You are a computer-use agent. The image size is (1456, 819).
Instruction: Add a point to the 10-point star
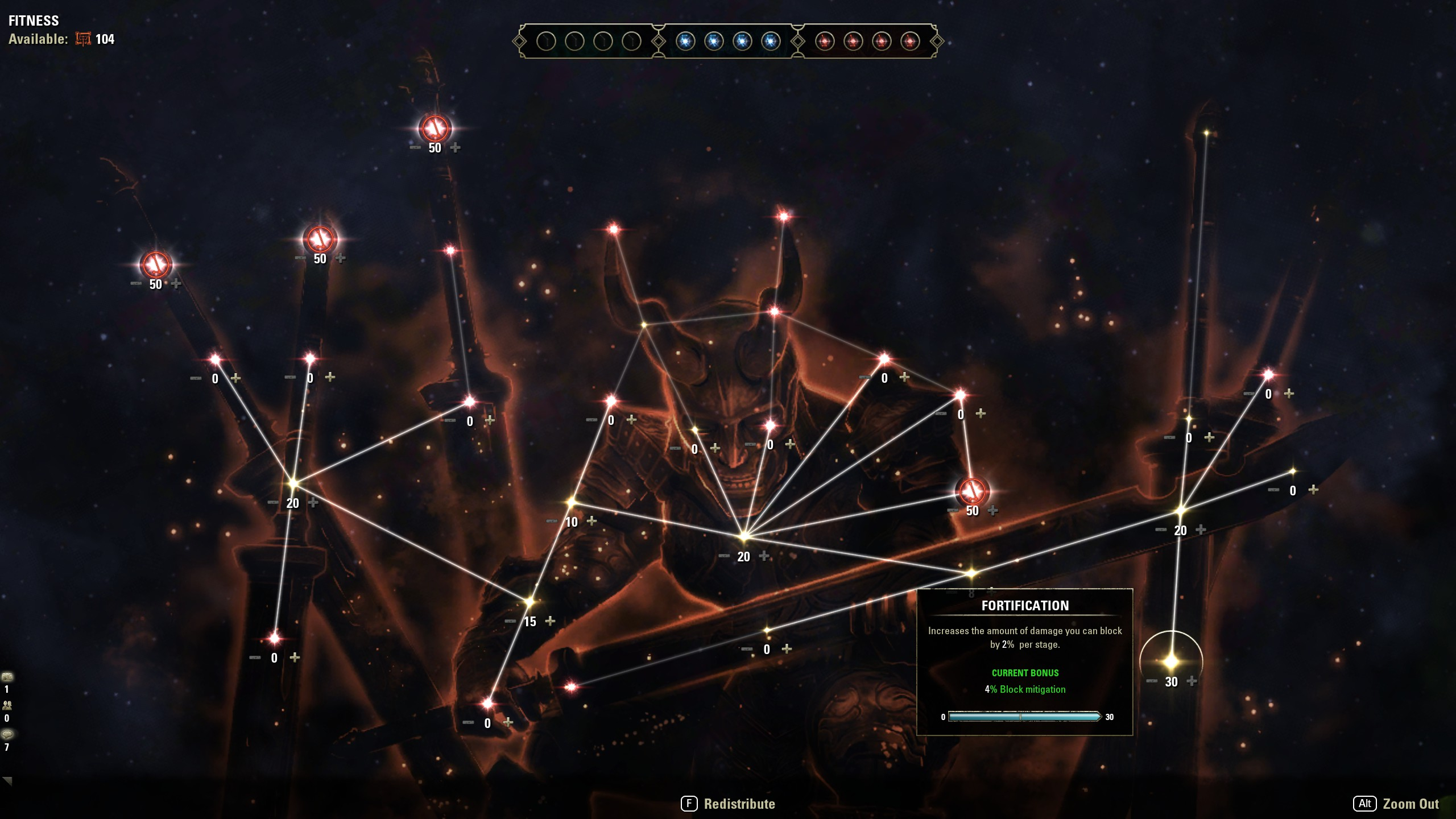click(591, 520)
